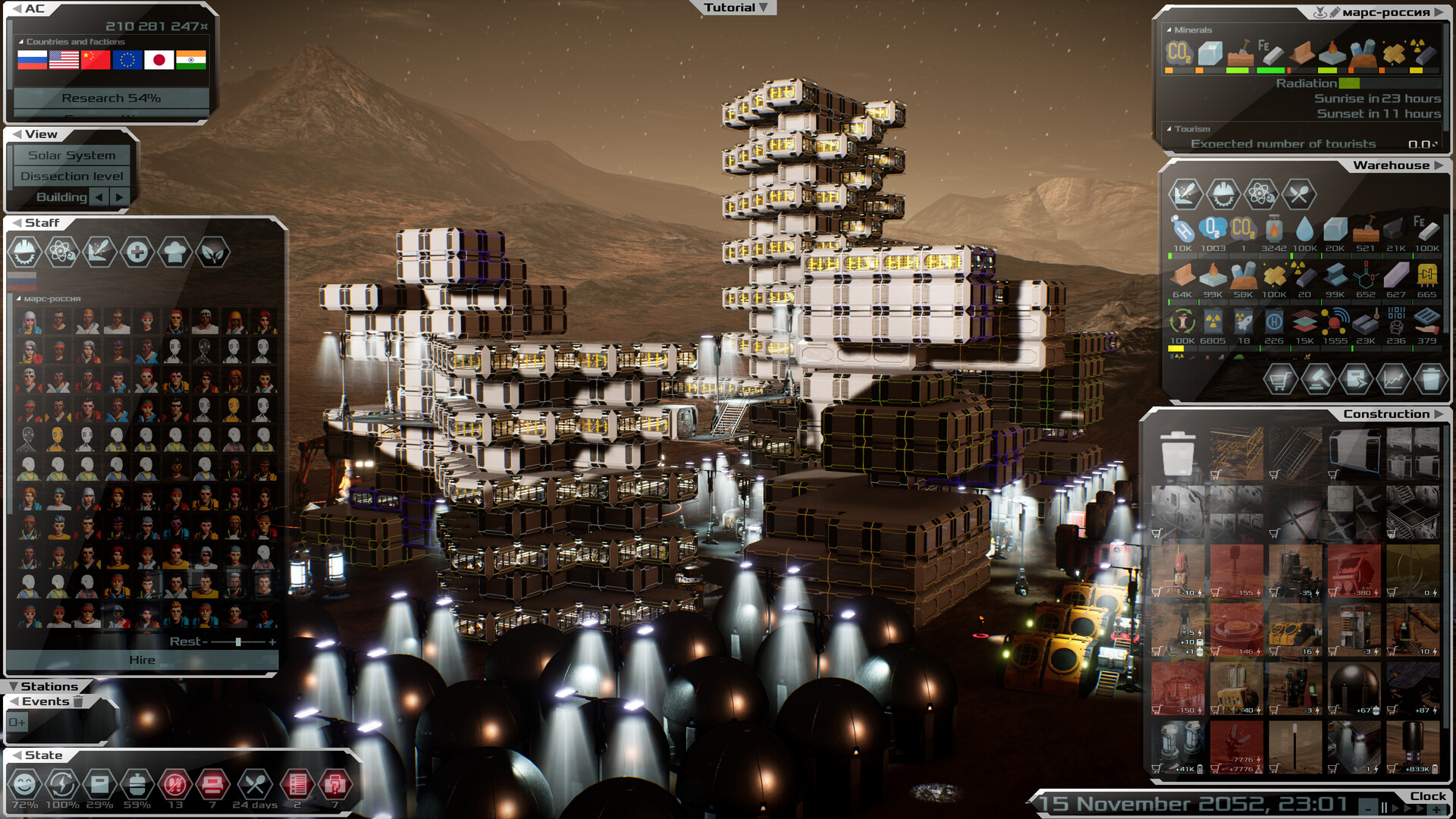This screenshot has width=1456, height=819.
Task: Open the Stations panel header
Action: [x=49, y=686]
